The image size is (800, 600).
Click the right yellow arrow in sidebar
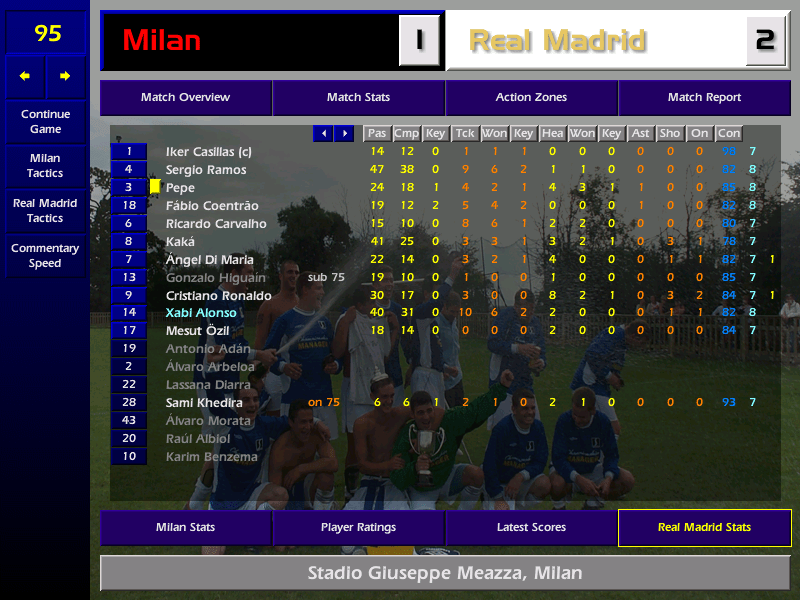point(66,76)
